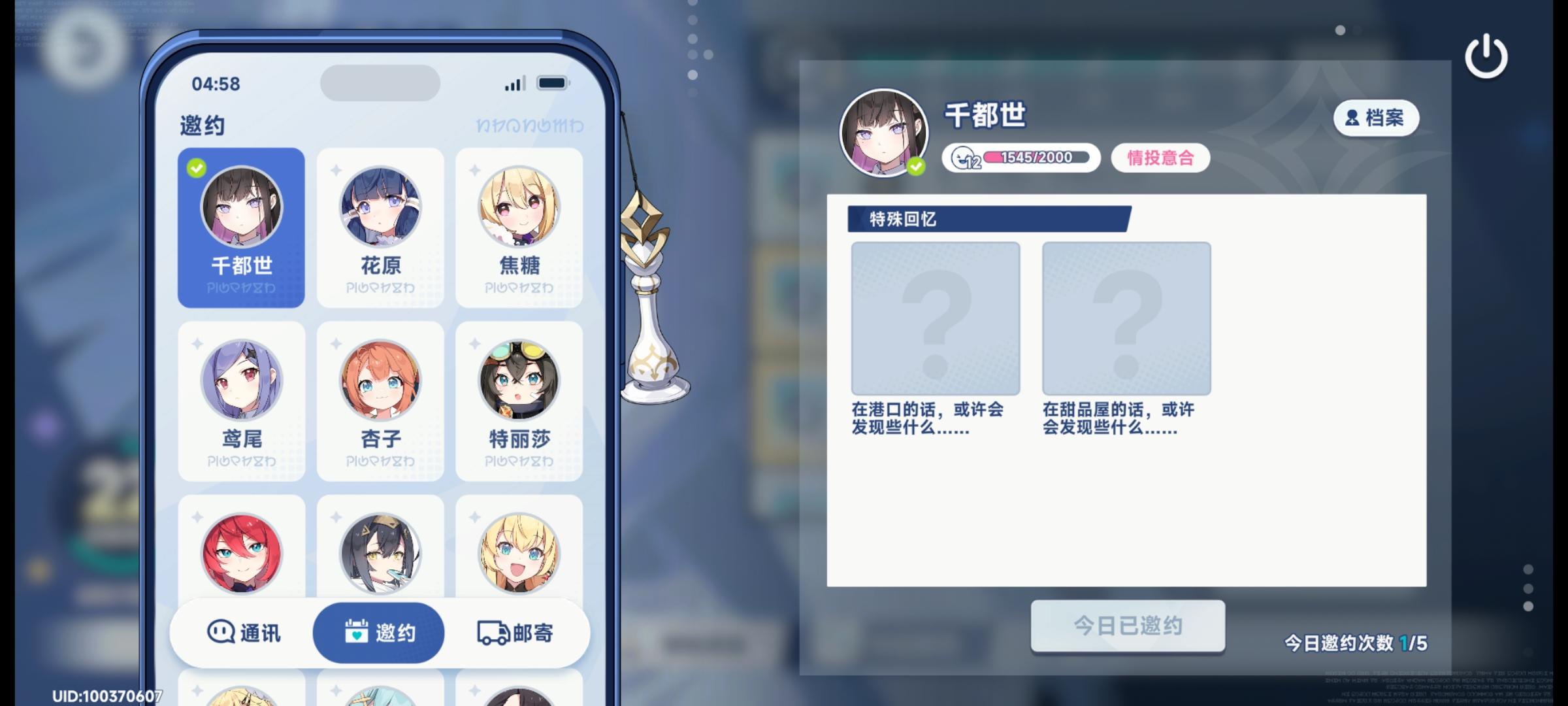This screenshot has width=1568, height=706.
Task: Click the check badge on 千都世's profile avatar
Action: (x=915, y=165)
